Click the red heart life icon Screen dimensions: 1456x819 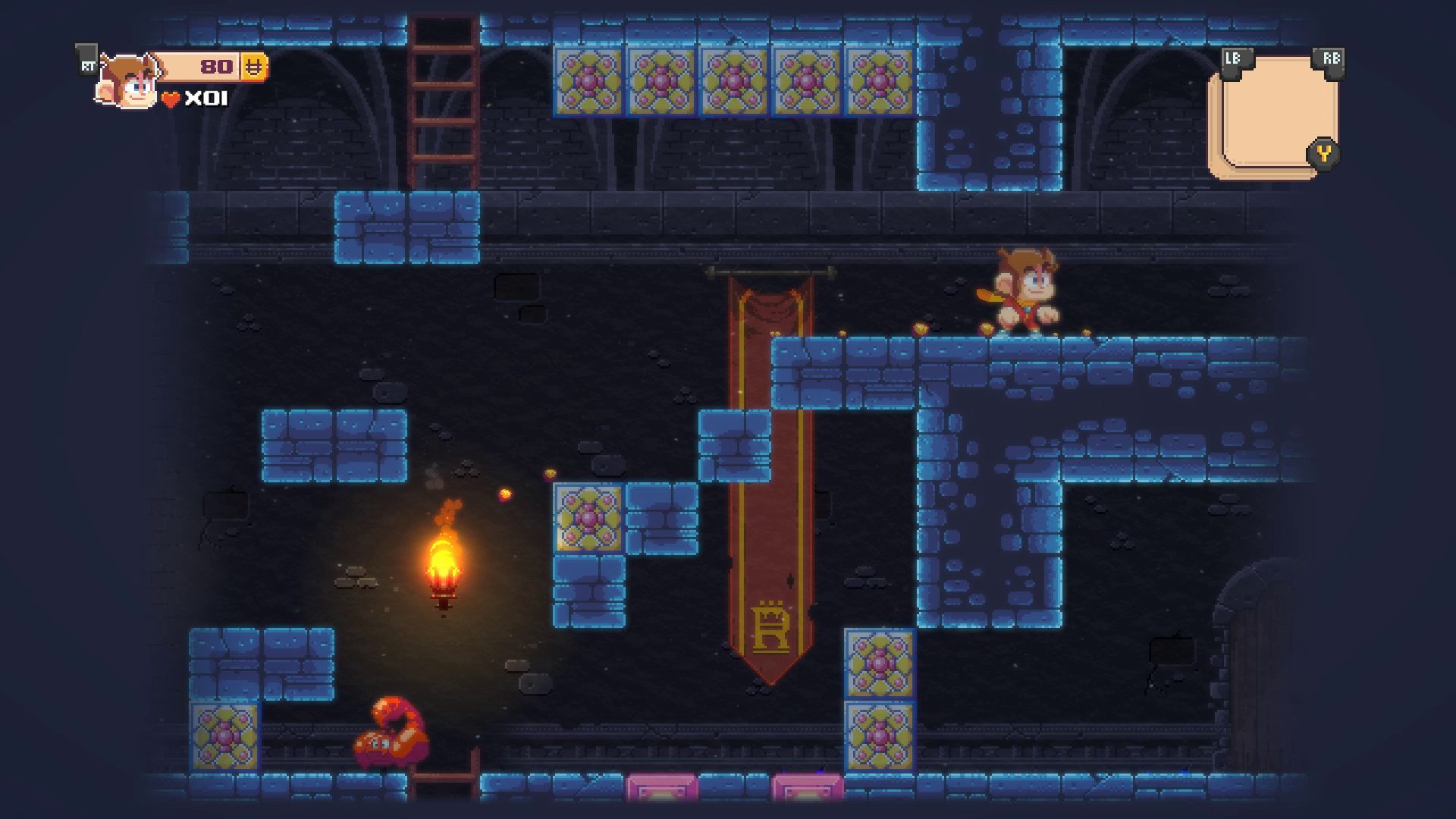click(171, 98)
